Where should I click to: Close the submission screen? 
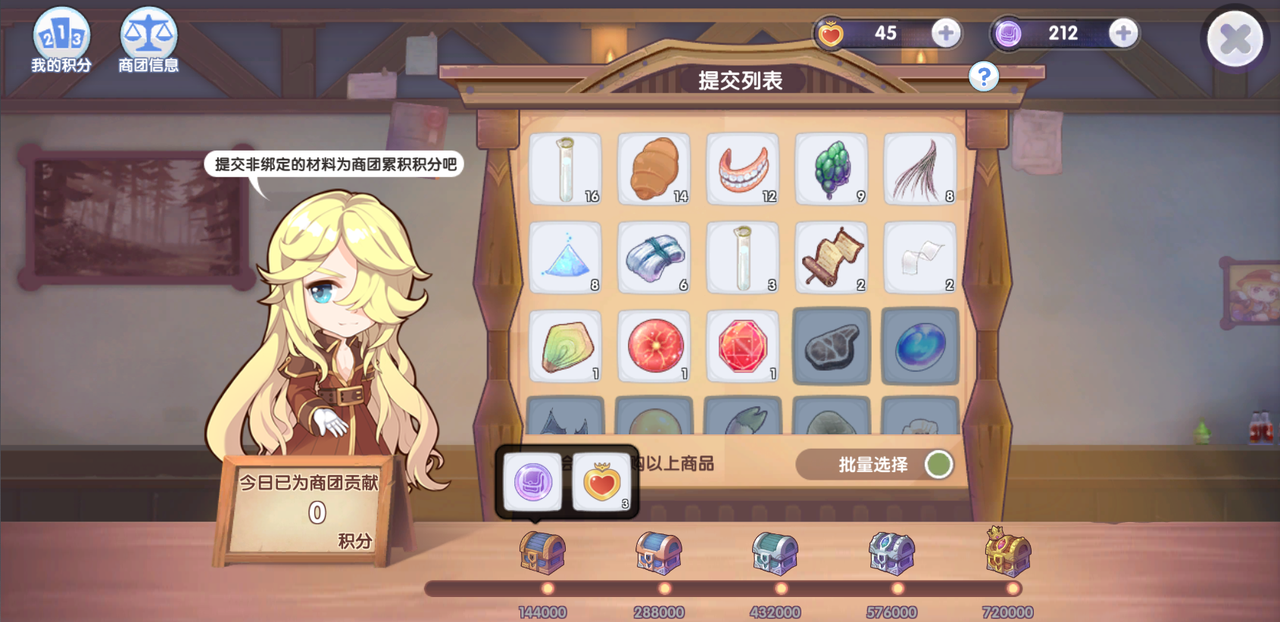click(1235, 40)
